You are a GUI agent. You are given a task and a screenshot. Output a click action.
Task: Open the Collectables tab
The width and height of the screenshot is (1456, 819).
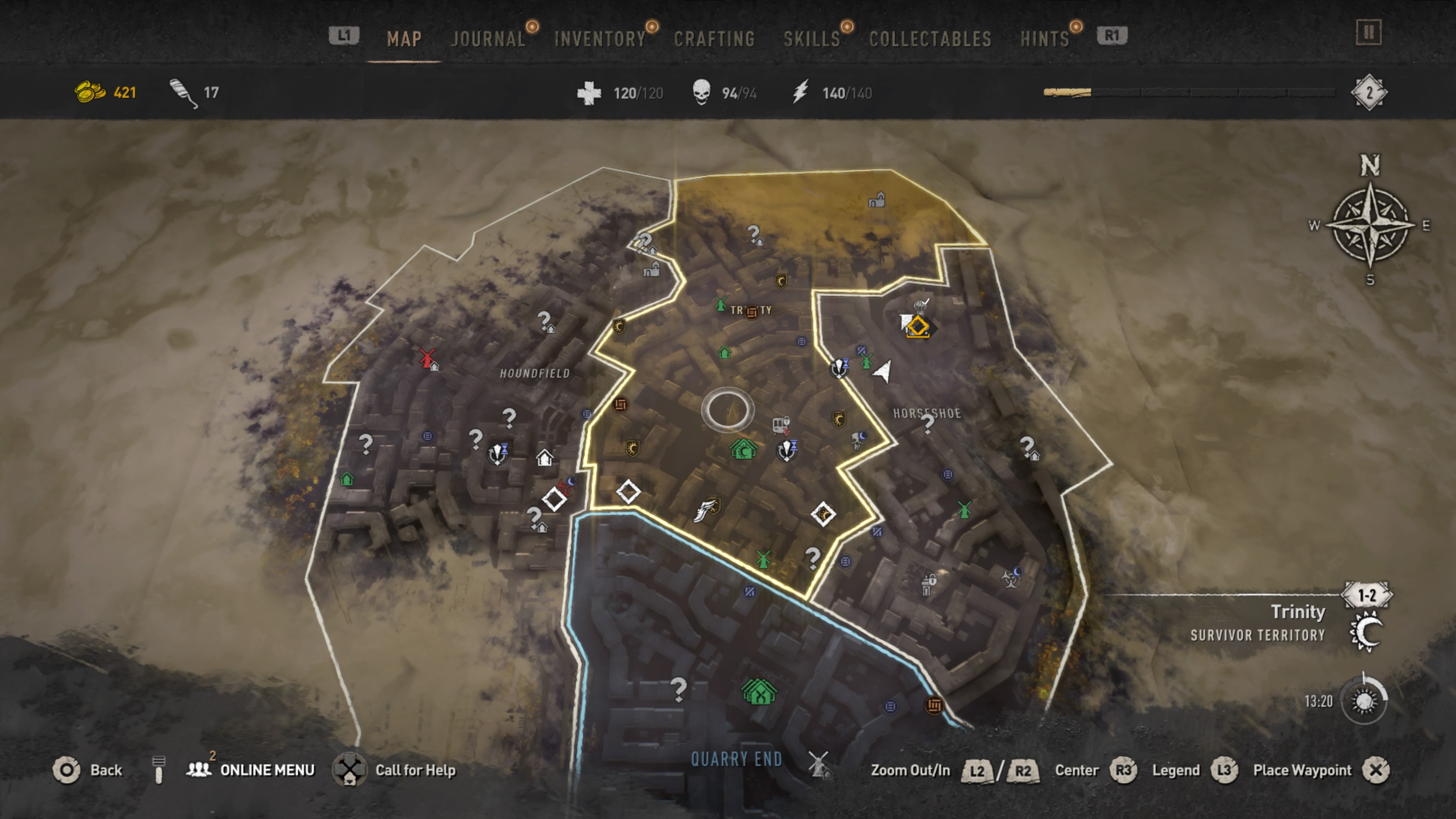click(x=930, y=38)
